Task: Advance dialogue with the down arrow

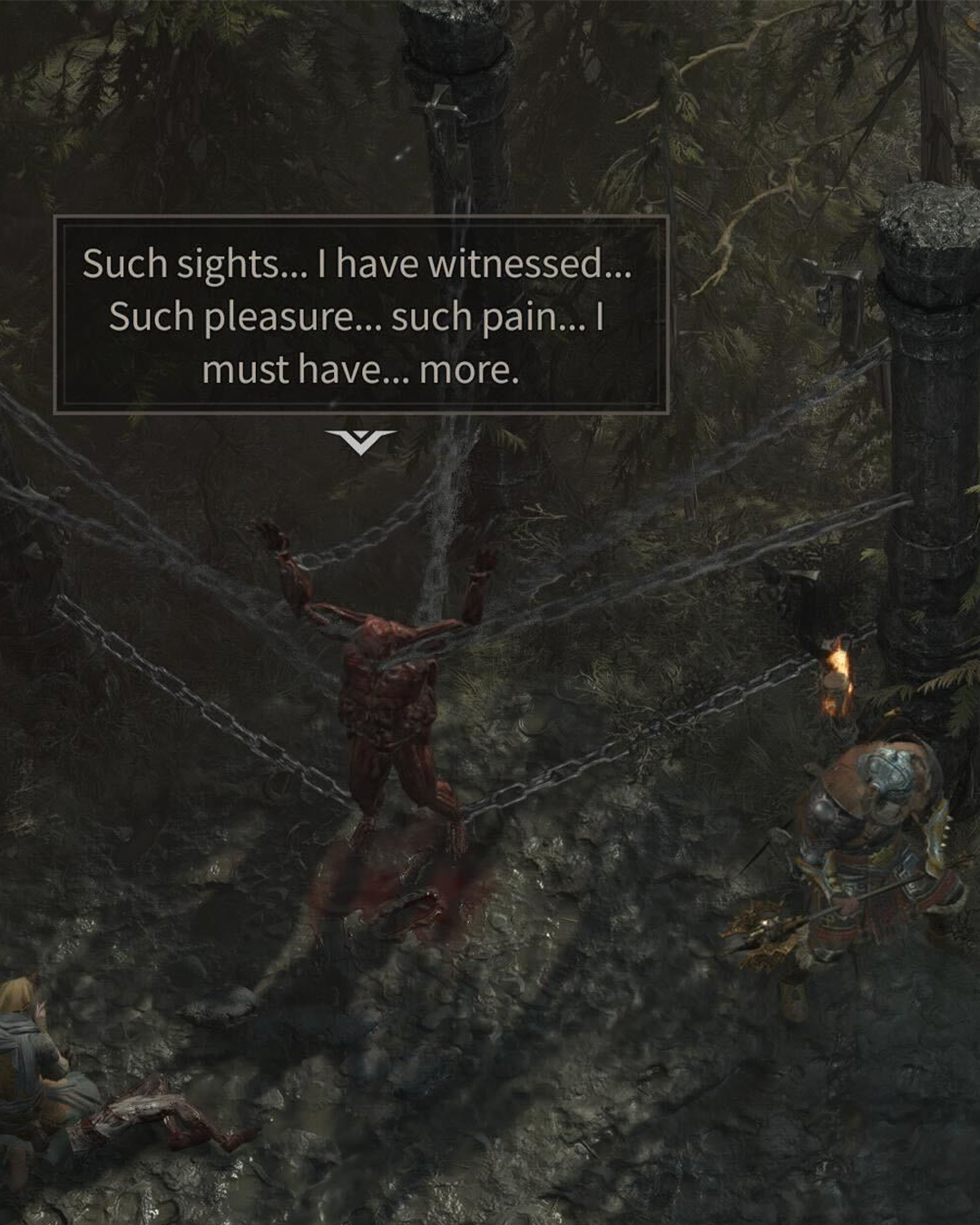Action: coord(360,442)
